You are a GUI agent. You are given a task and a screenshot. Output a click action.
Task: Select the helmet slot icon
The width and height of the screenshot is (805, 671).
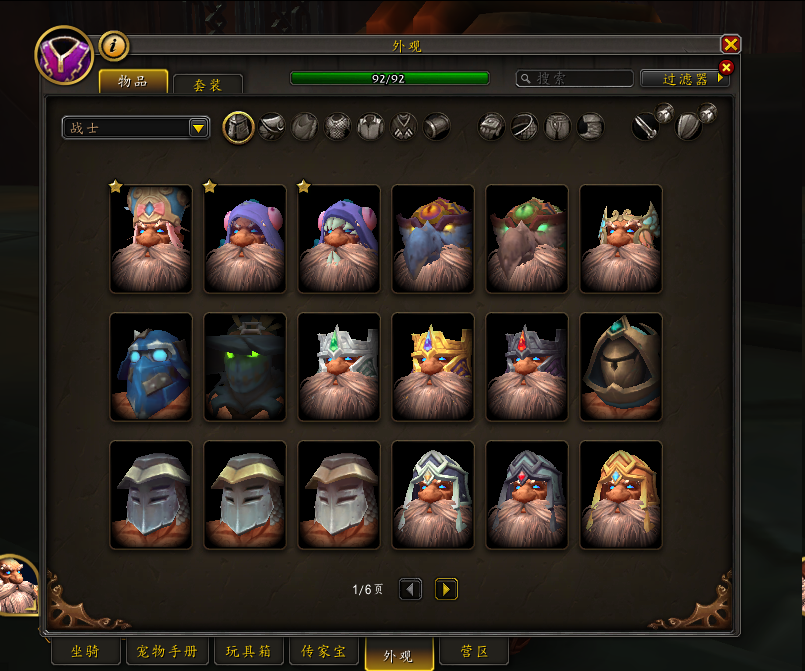(238, 127)
